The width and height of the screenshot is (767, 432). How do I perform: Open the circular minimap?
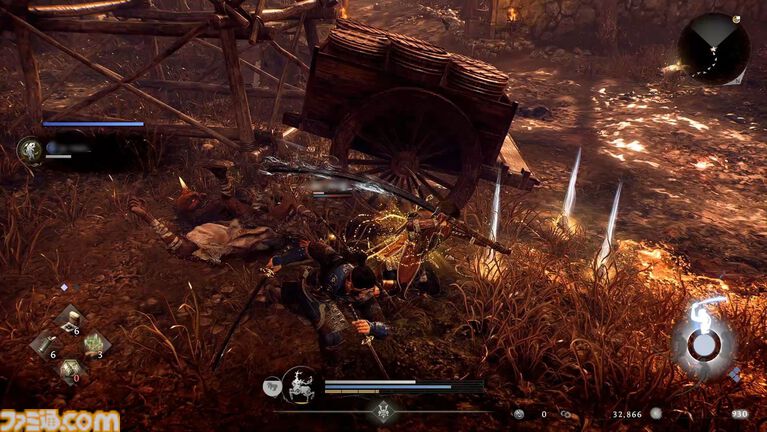(713, 46)
